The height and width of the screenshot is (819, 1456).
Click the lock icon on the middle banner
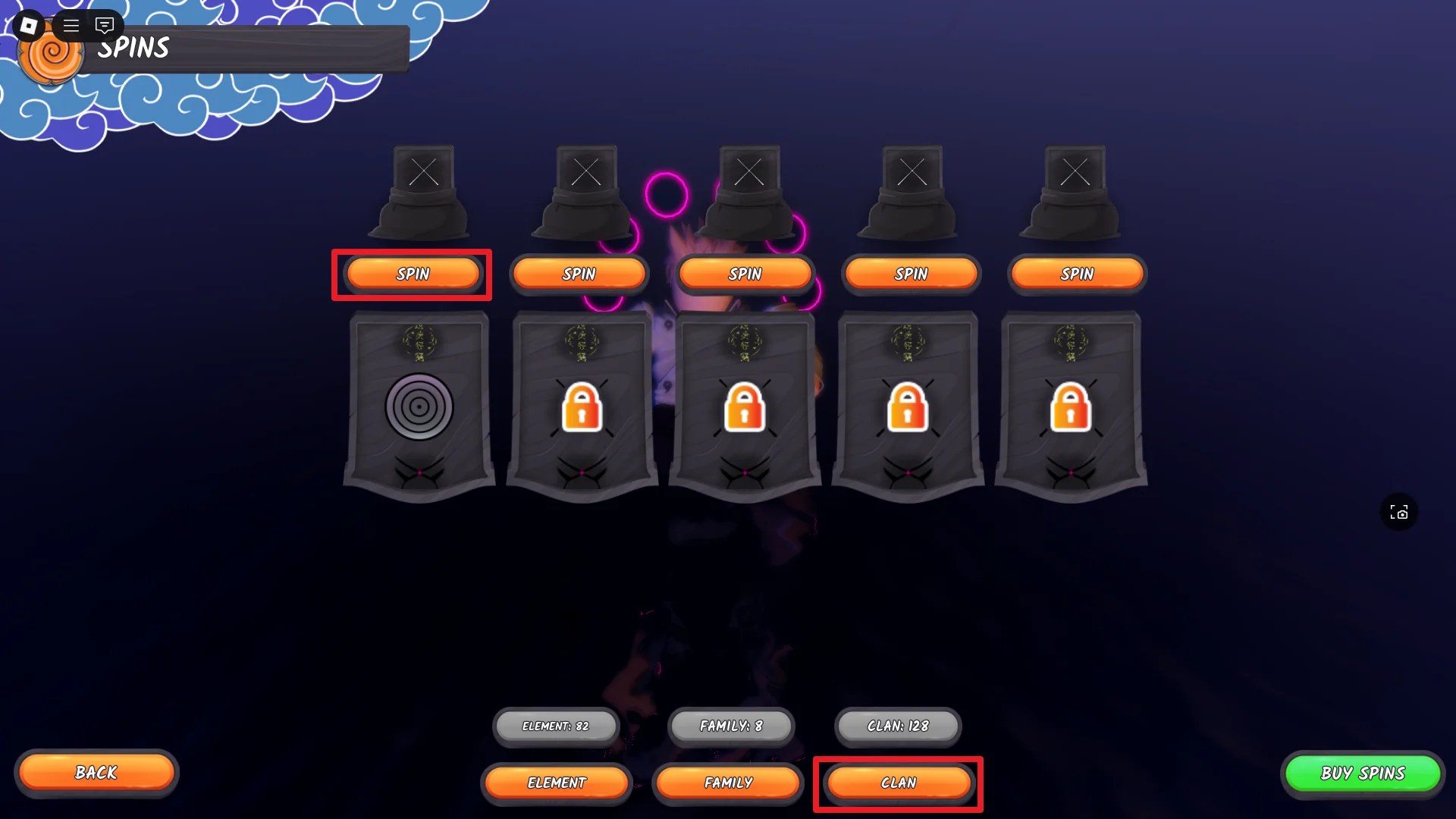pos(744,409)
